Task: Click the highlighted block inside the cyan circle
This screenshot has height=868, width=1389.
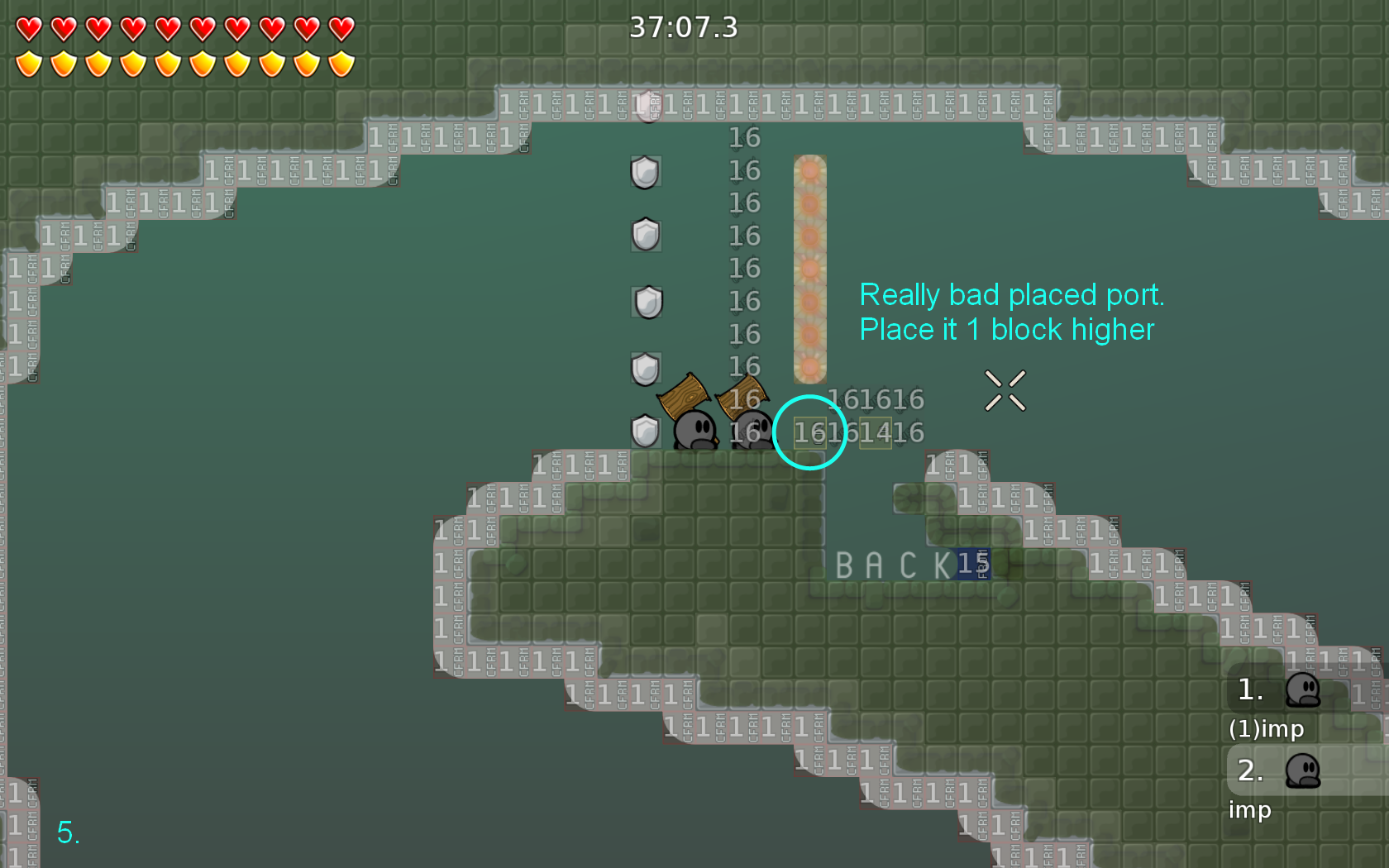Action: (x=809, y=432)
